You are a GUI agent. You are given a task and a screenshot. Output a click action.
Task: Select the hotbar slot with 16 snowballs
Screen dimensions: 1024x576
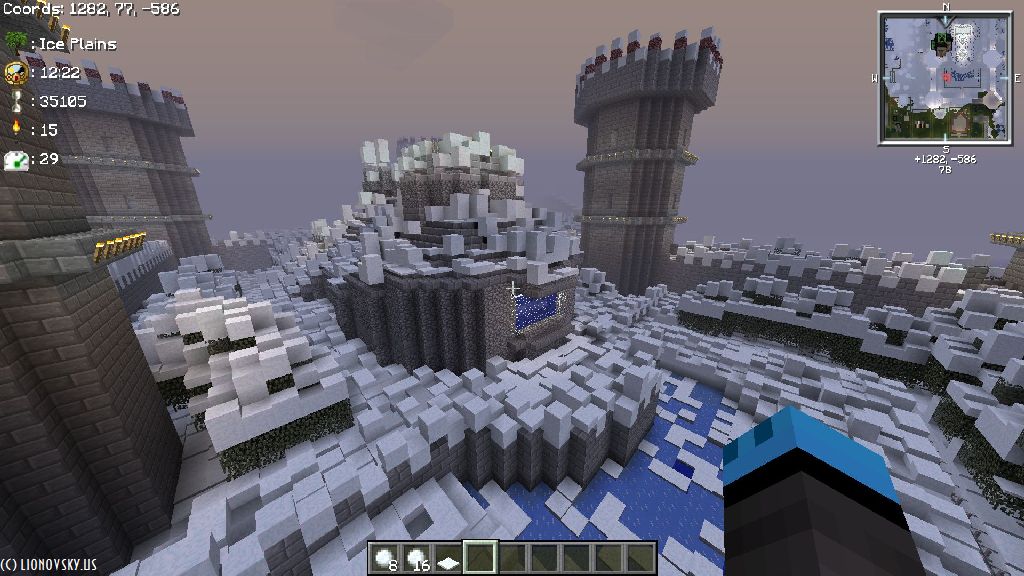[x=416, y=557]
